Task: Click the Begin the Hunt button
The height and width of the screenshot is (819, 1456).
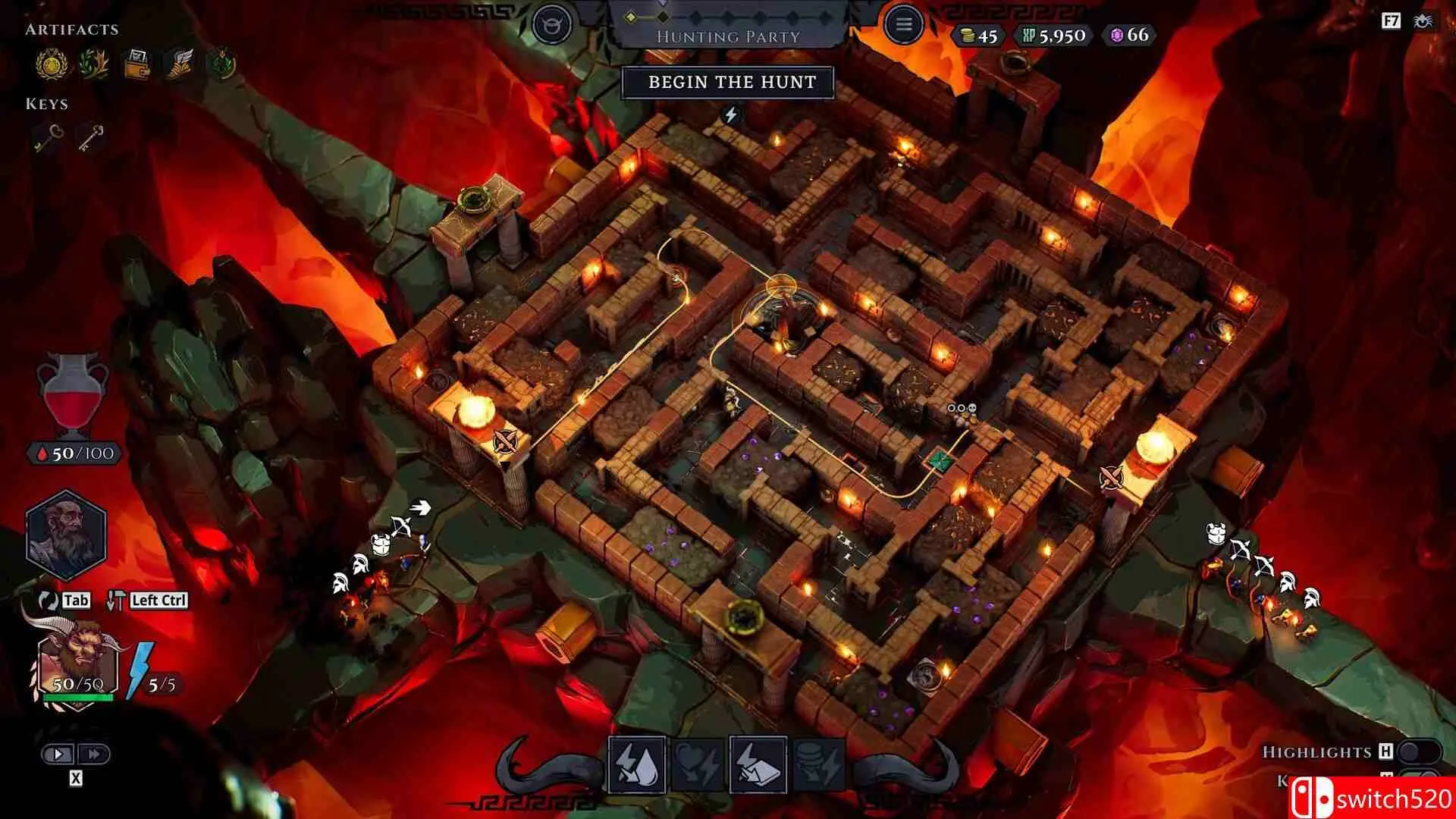Action: click(x=728, y=83)
